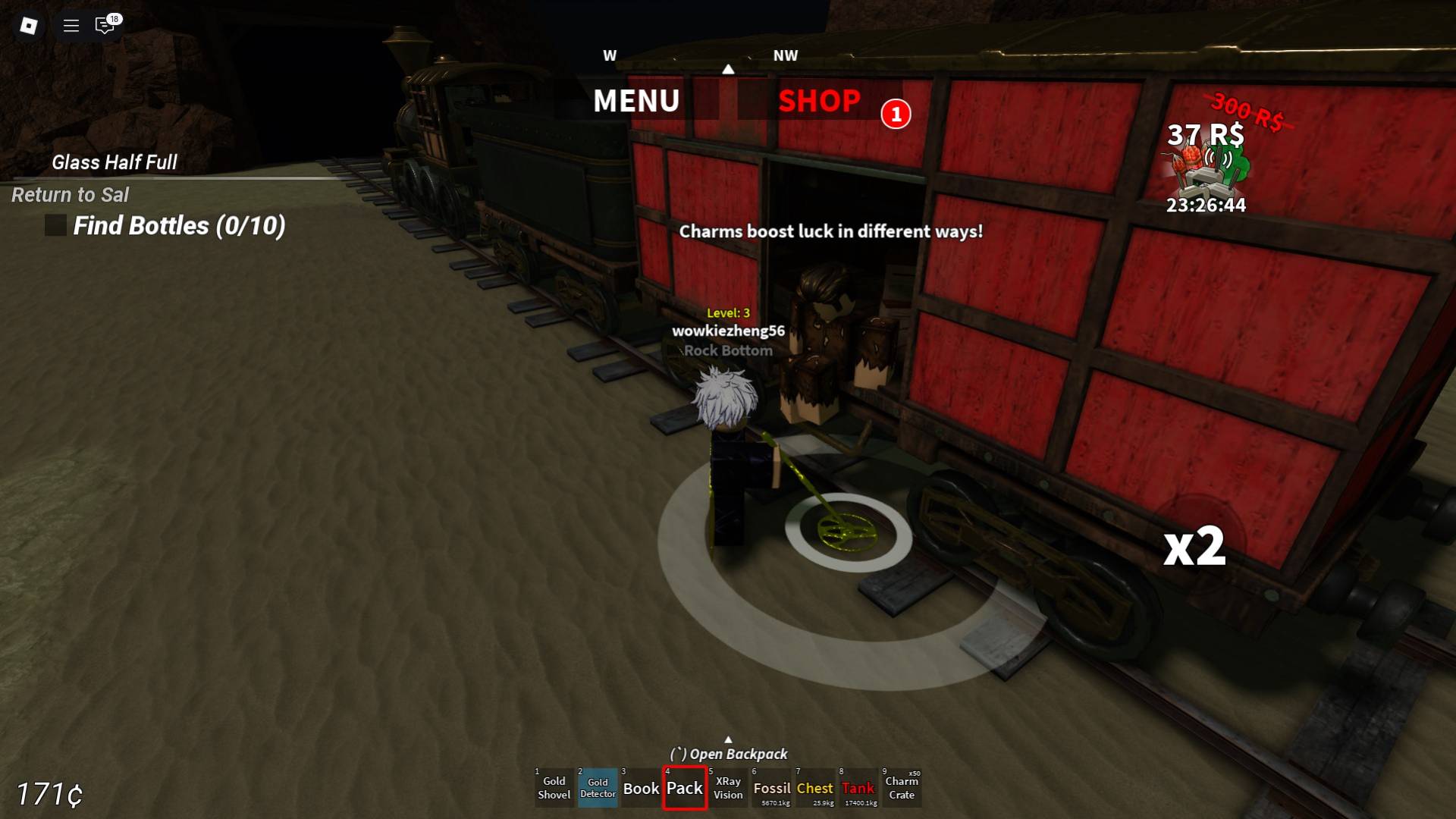Open the Roblox chat with 18 unread messages

104,25
